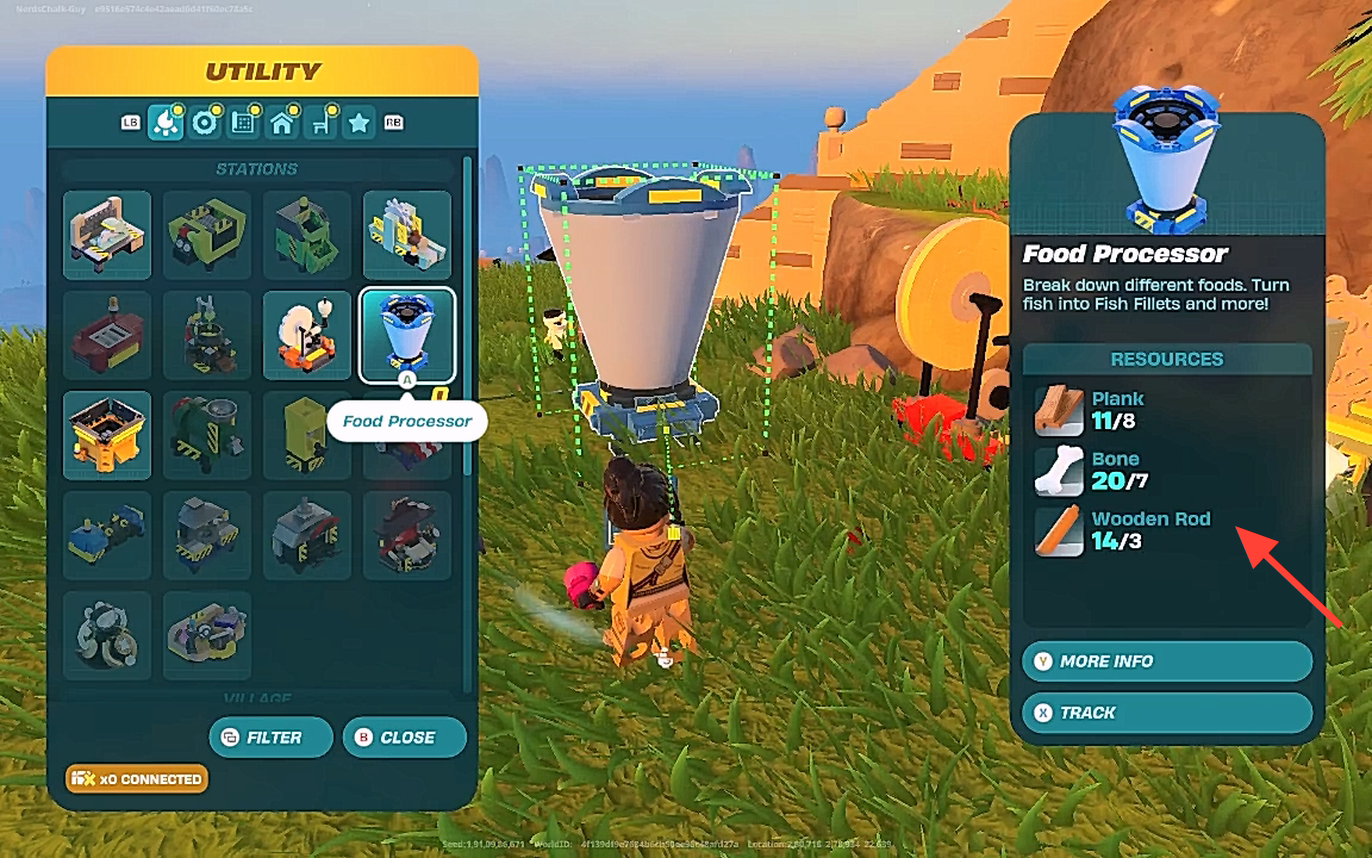Open the blueprint grid category tab
1372x858 pixels.
tap(243, 122)
